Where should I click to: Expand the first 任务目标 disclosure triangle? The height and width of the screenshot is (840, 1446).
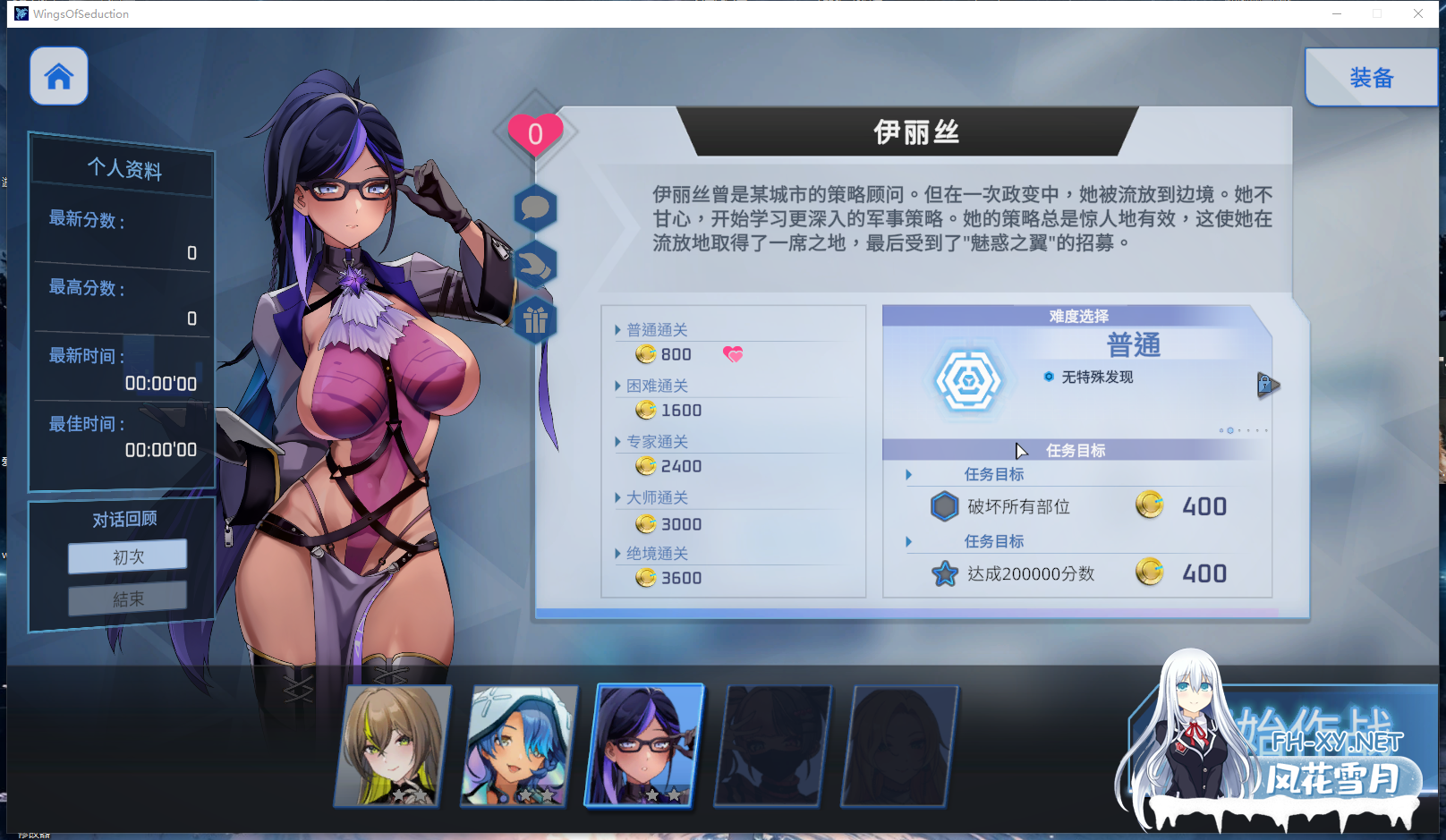click(x=909, y=474)
